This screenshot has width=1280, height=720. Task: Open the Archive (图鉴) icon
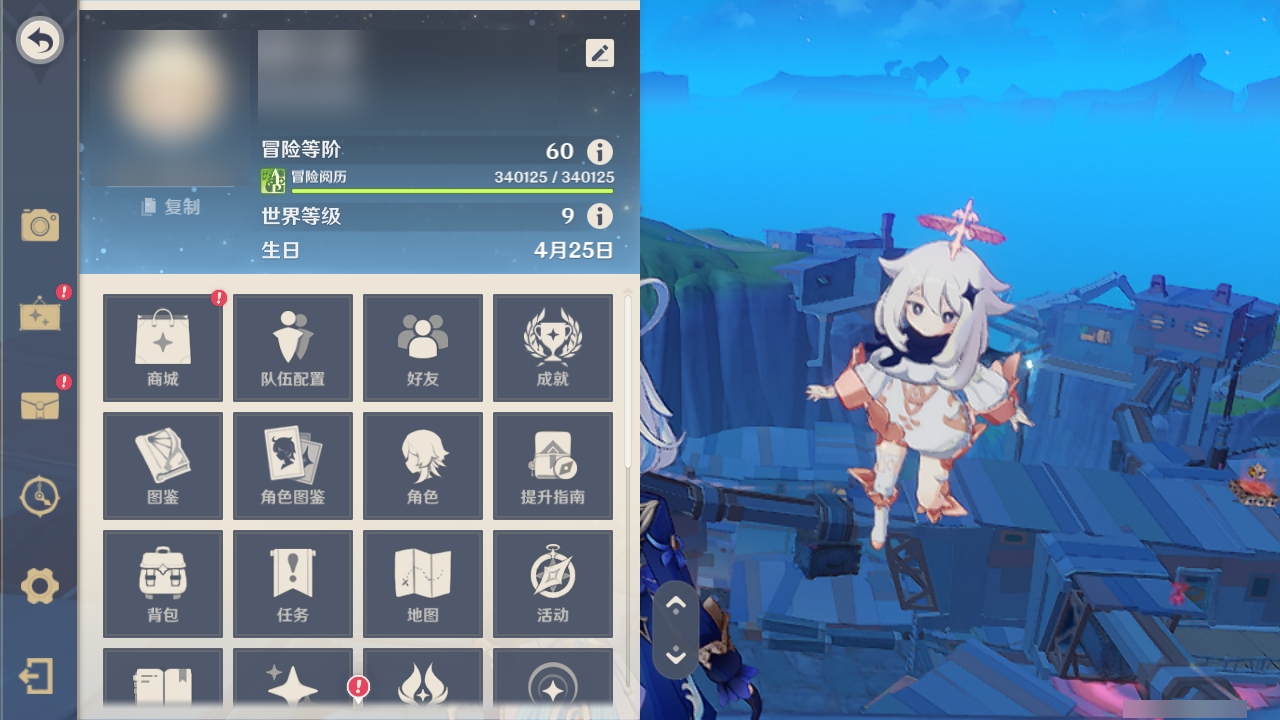pyautogui.click(x=162, y=465)
